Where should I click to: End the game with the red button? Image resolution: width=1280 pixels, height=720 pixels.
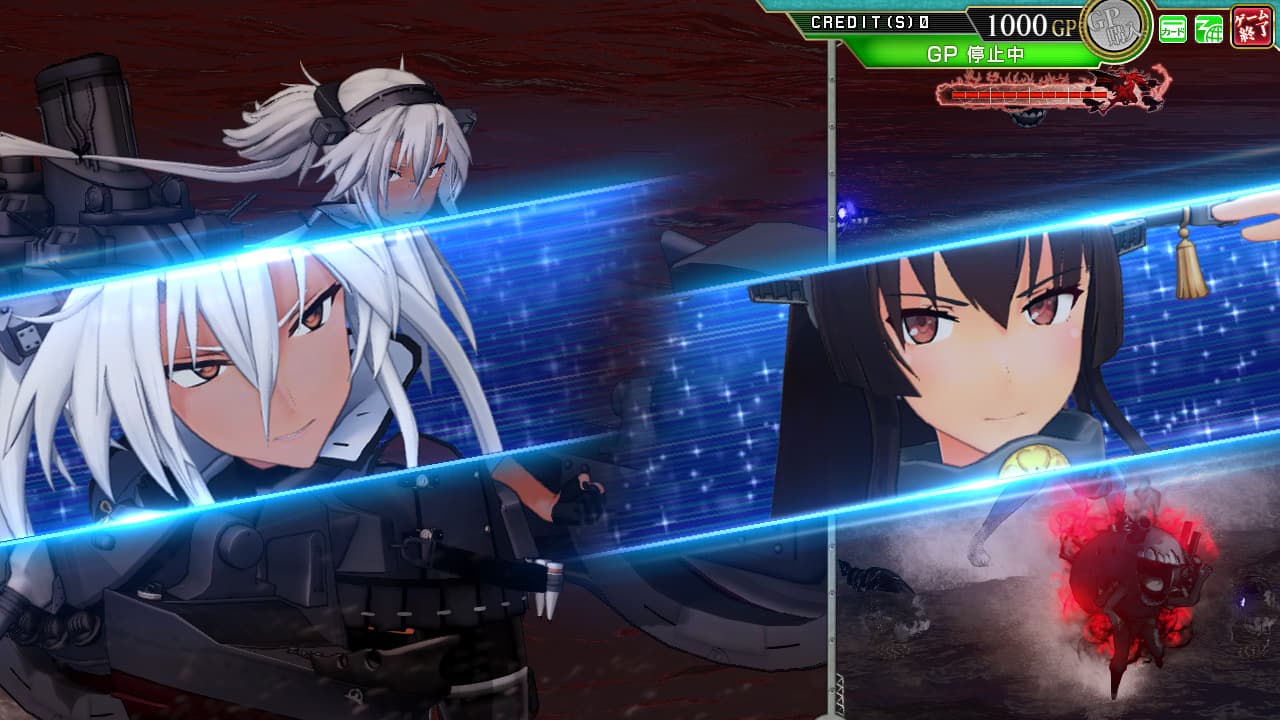1252,26
